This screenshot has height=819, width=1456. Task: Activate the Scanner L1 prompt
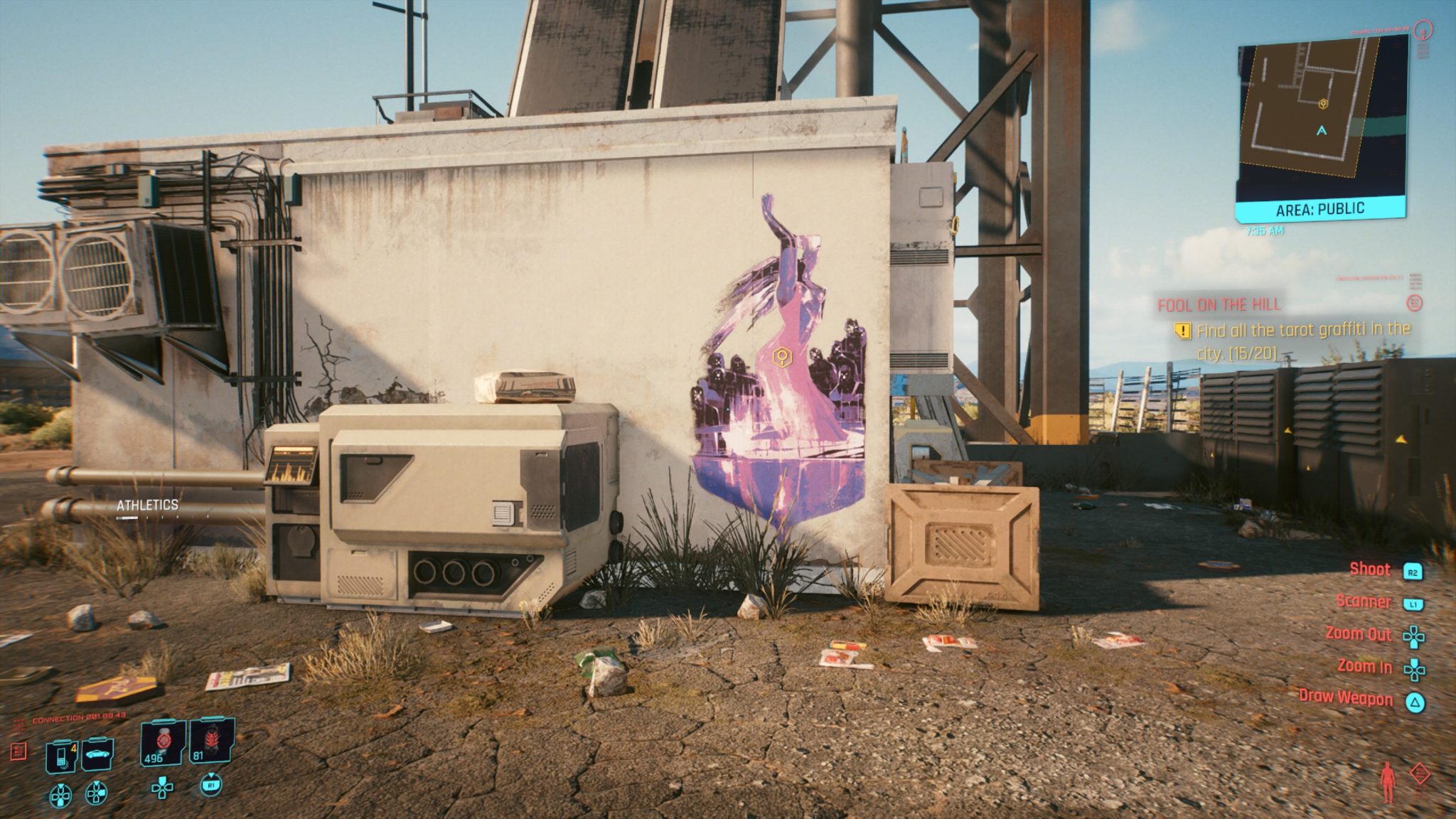point(1365,601)
